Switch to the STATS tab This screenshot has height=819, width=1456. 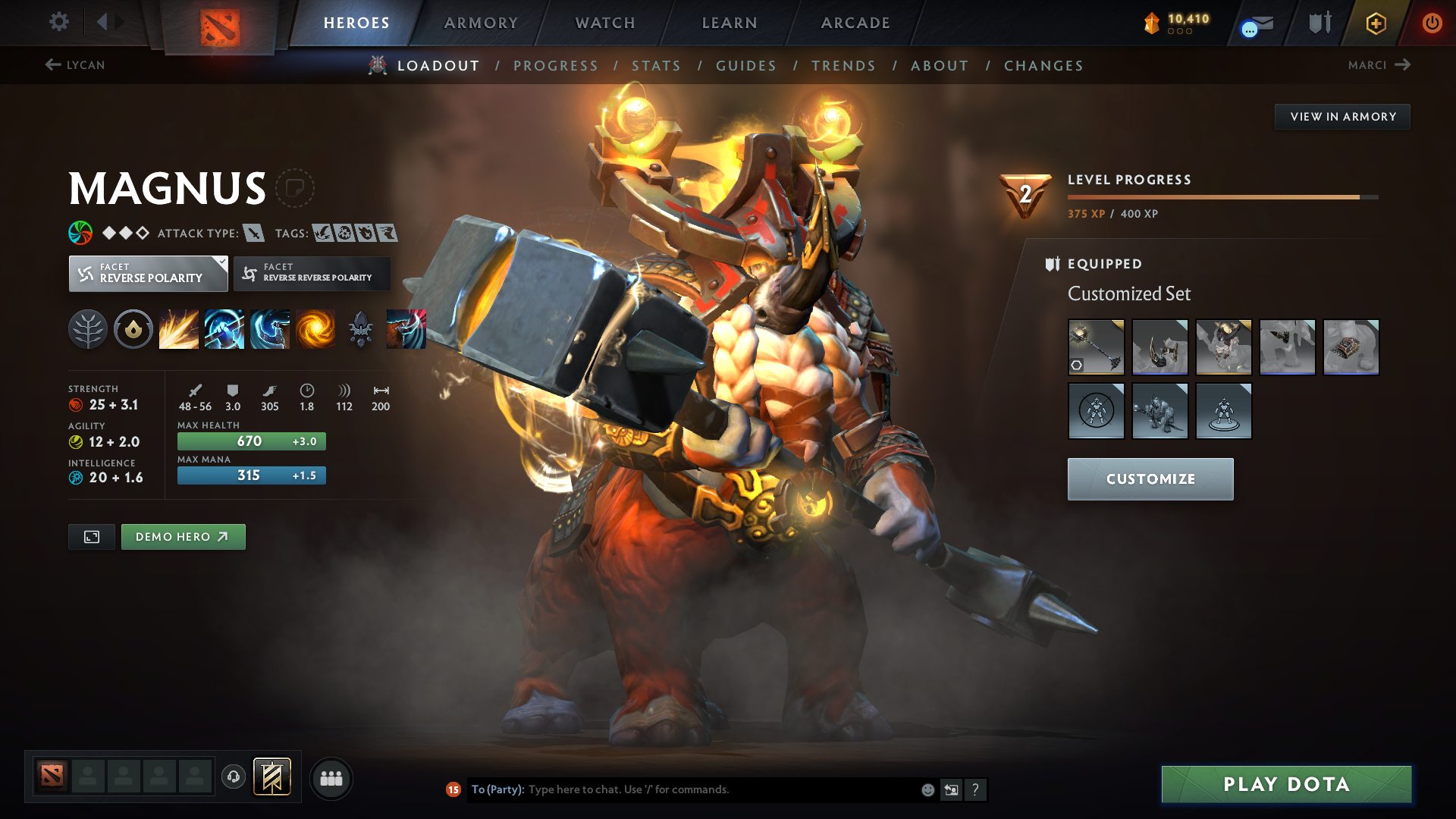(657, 65)
